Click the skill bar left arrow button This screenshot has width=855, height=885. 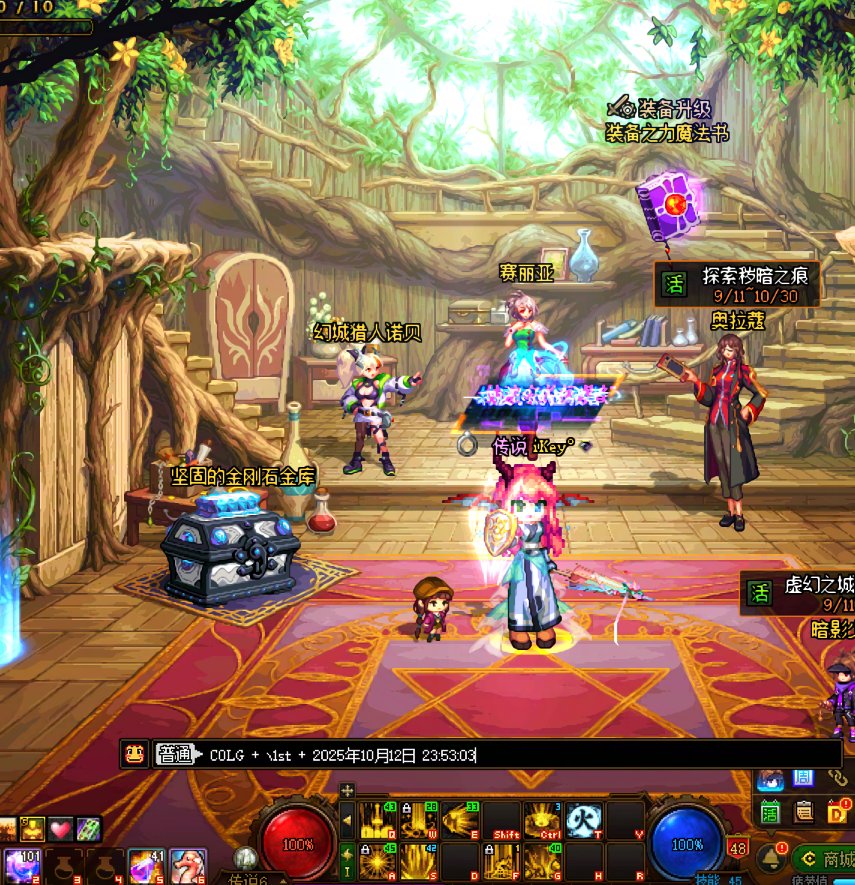click(x=347, y=822)
